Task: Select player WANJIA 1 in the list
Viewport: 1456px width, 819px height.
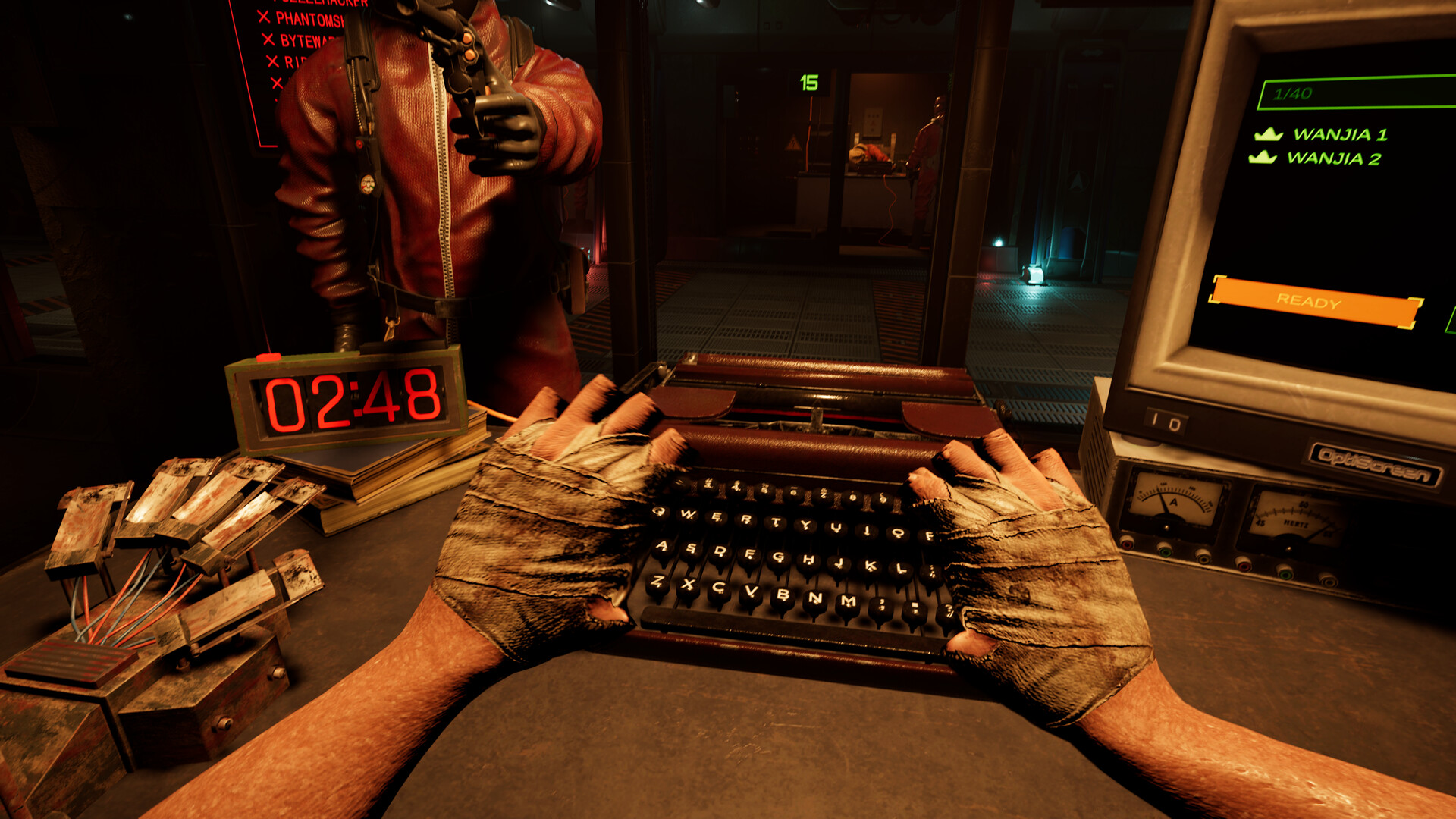Action: [x=1339, y=135]
